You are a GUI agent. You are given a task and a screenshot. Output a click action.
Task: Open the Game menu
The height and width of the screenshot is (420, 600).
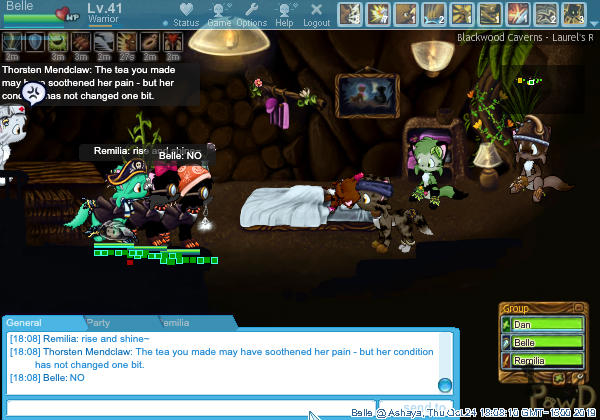coord(219,15)
